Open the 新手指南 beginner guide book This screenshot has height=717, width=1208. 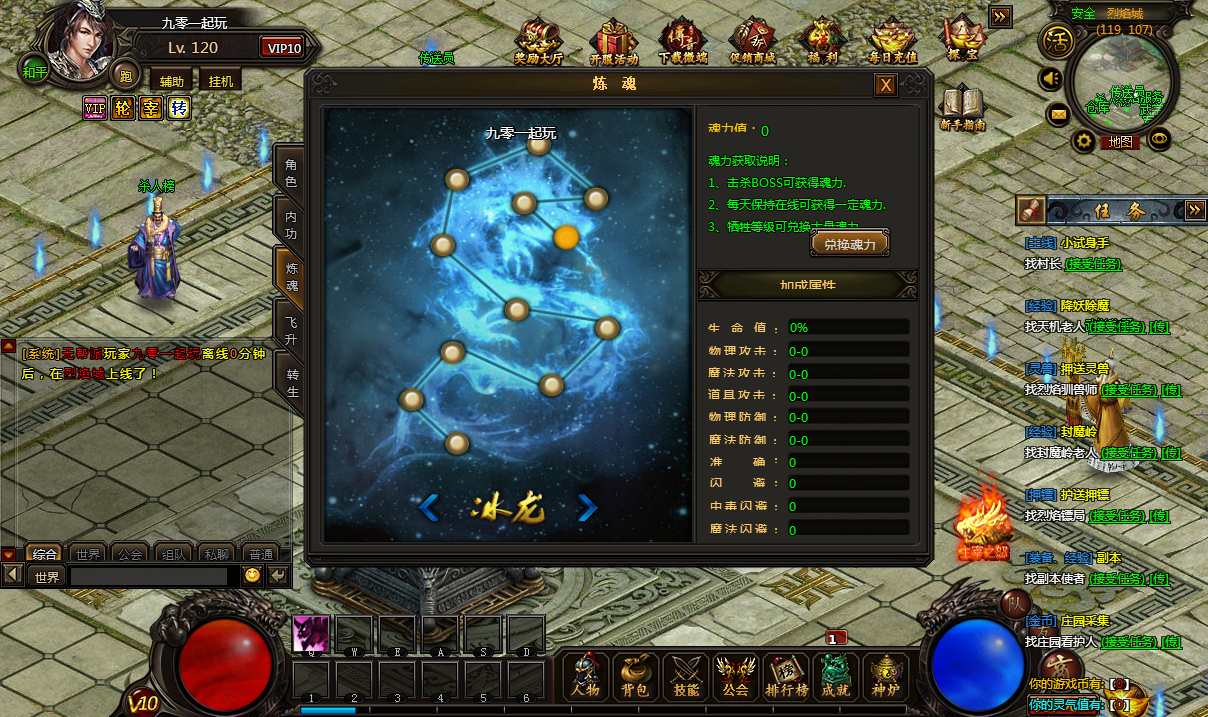pyautogui.click(x=962, y=108)
